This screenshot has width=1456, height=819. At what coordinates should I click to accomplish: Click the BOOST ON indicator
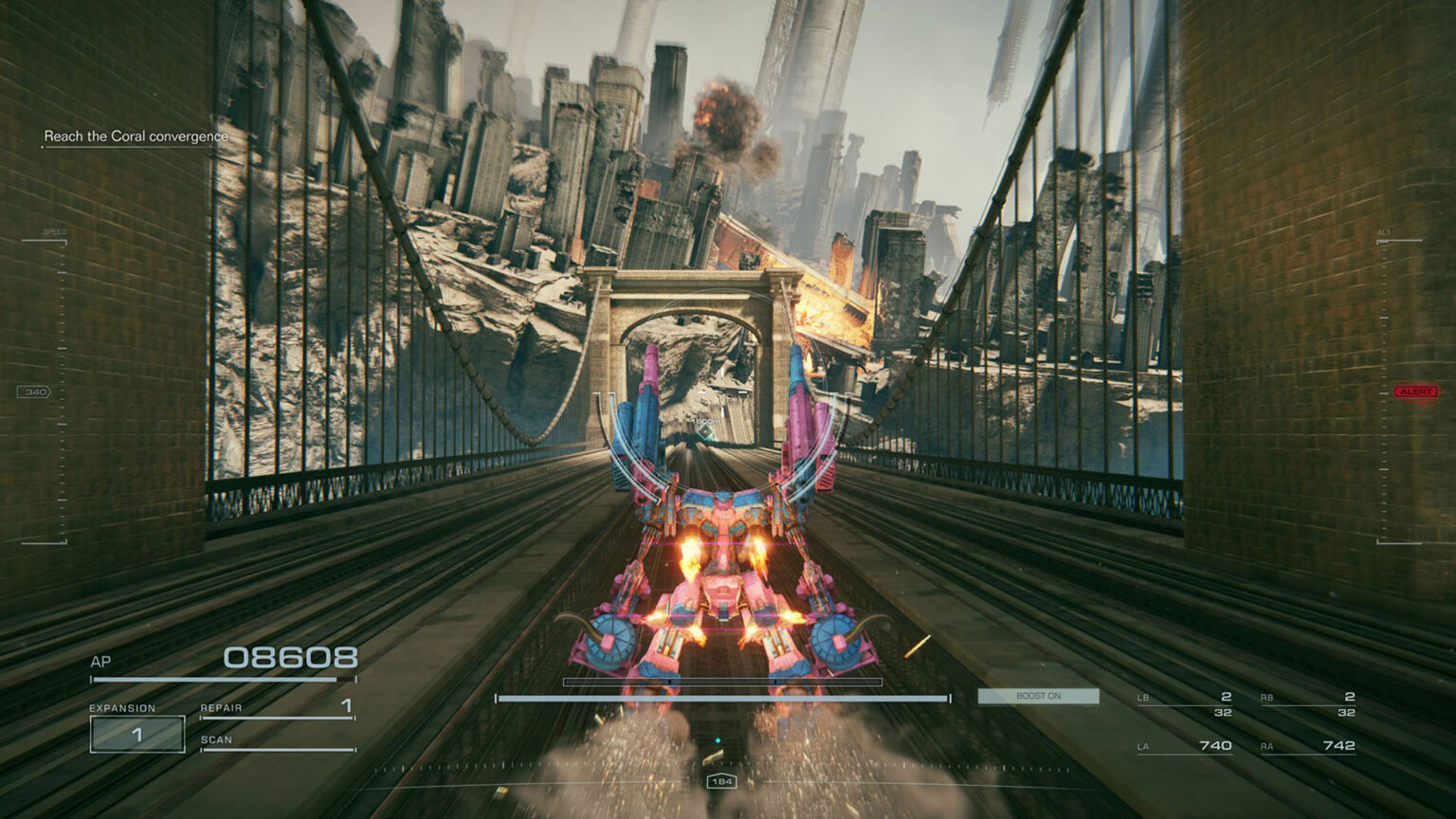[x=1038, y=696]
